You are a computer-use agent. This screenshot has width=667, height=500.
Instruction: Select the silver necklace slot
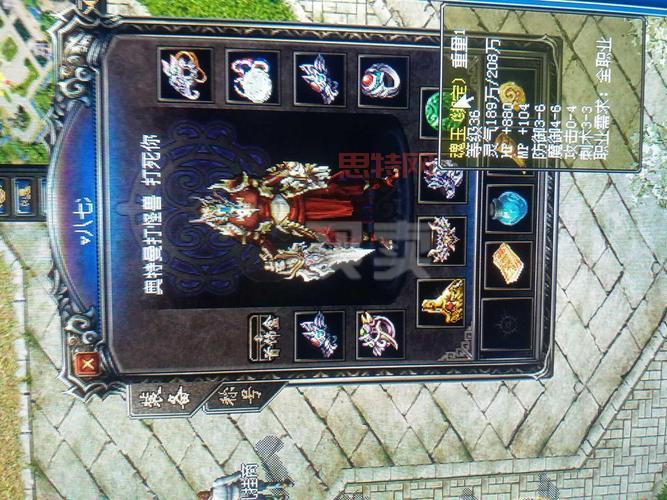pos(253,78)
